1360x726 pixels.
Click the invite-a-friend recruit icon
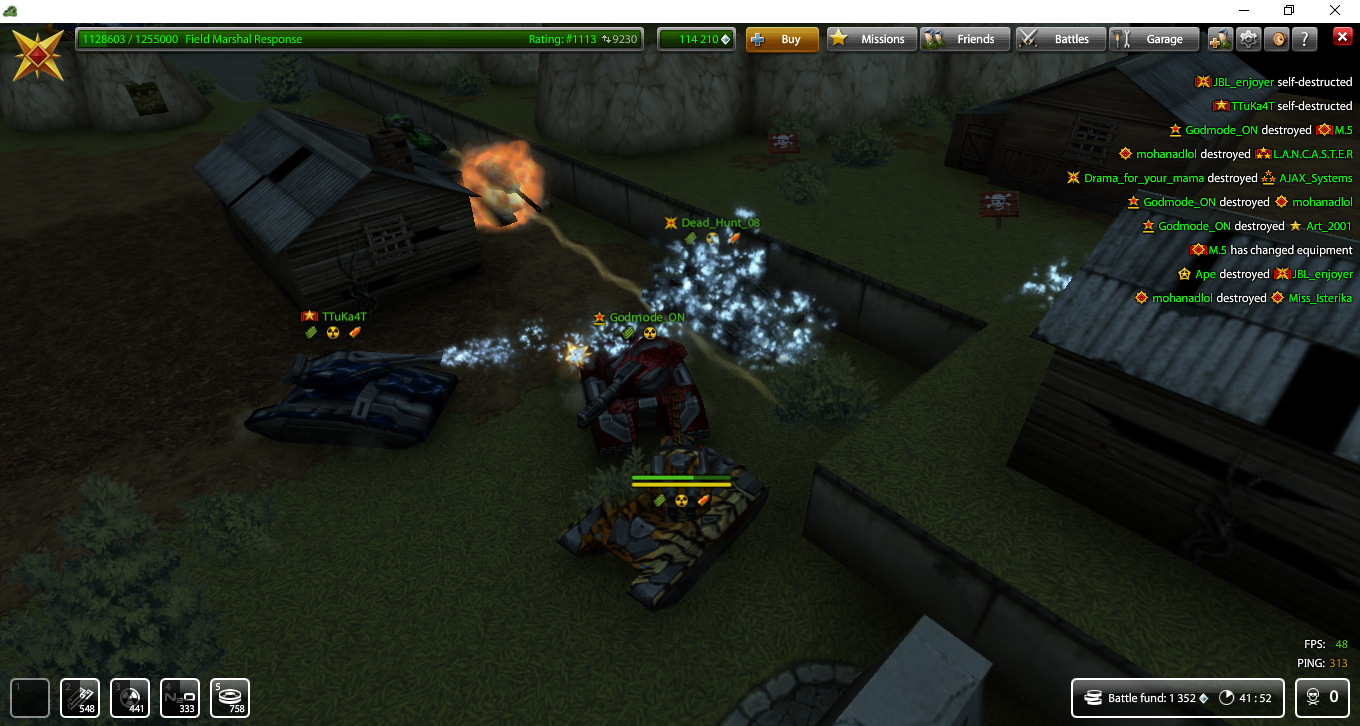(x=1219, y=38)
